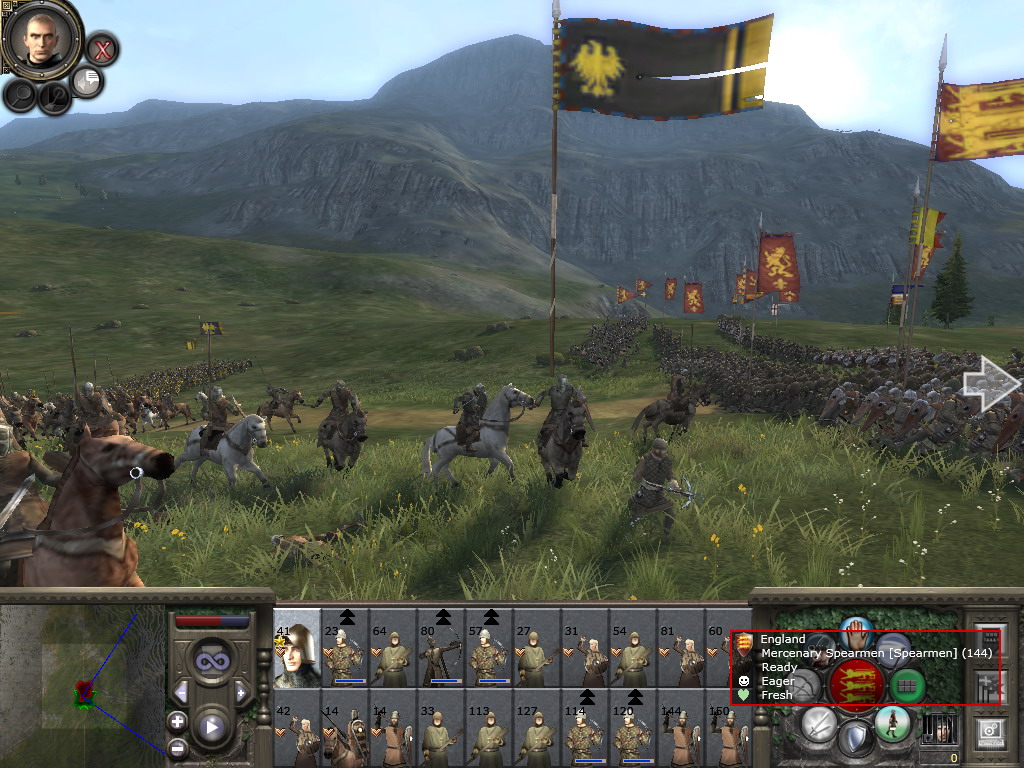This screenshot has height=768, width=1024.
Task: Increase battle speed with the right arrow
Action: (241, 692)
